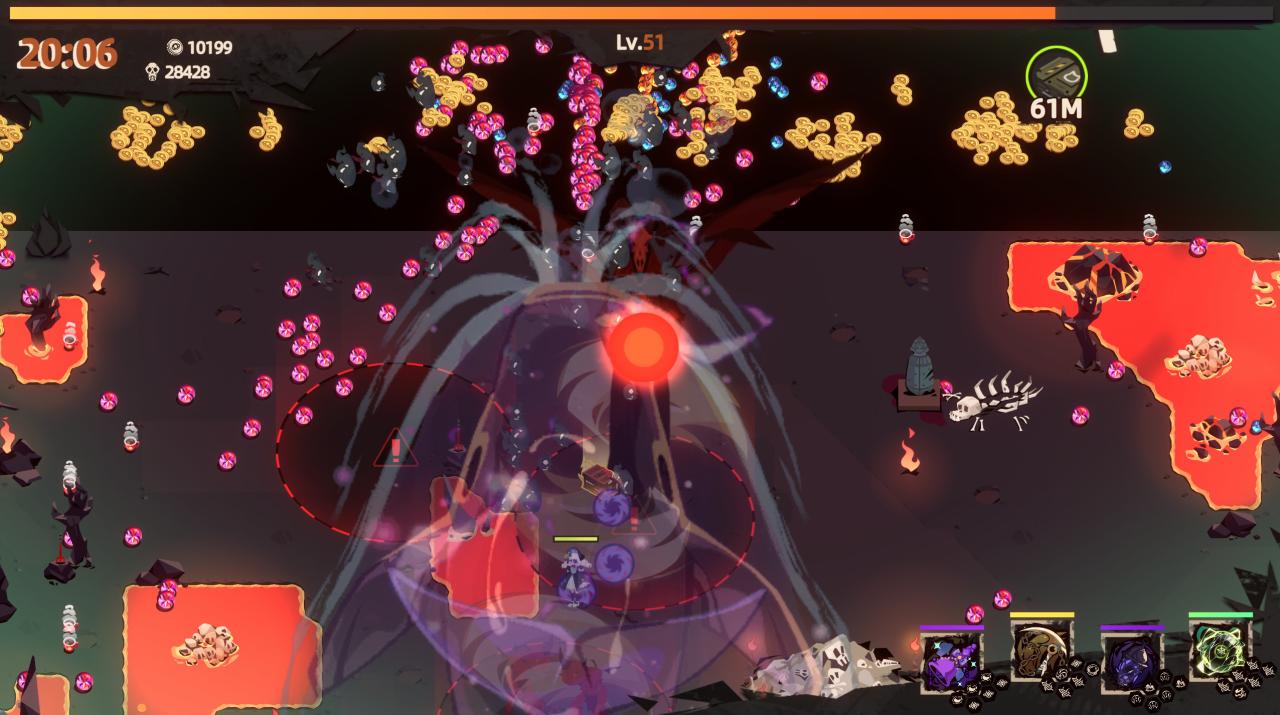Select the dark purple vortex orb skill icon

[1131, 661]
